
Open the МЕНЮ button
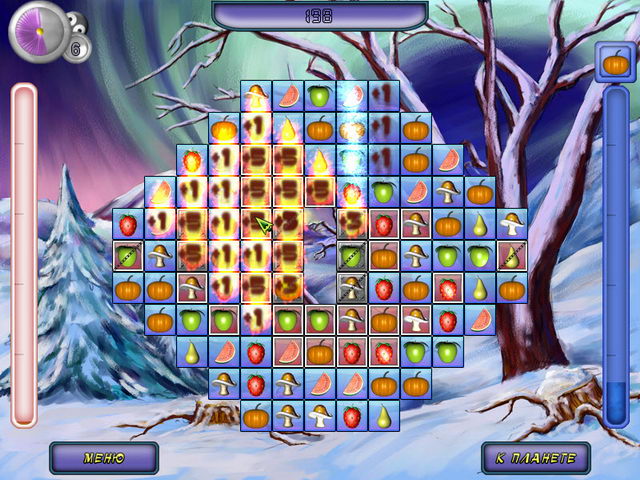pyautogui.click(x=104, y=458)
